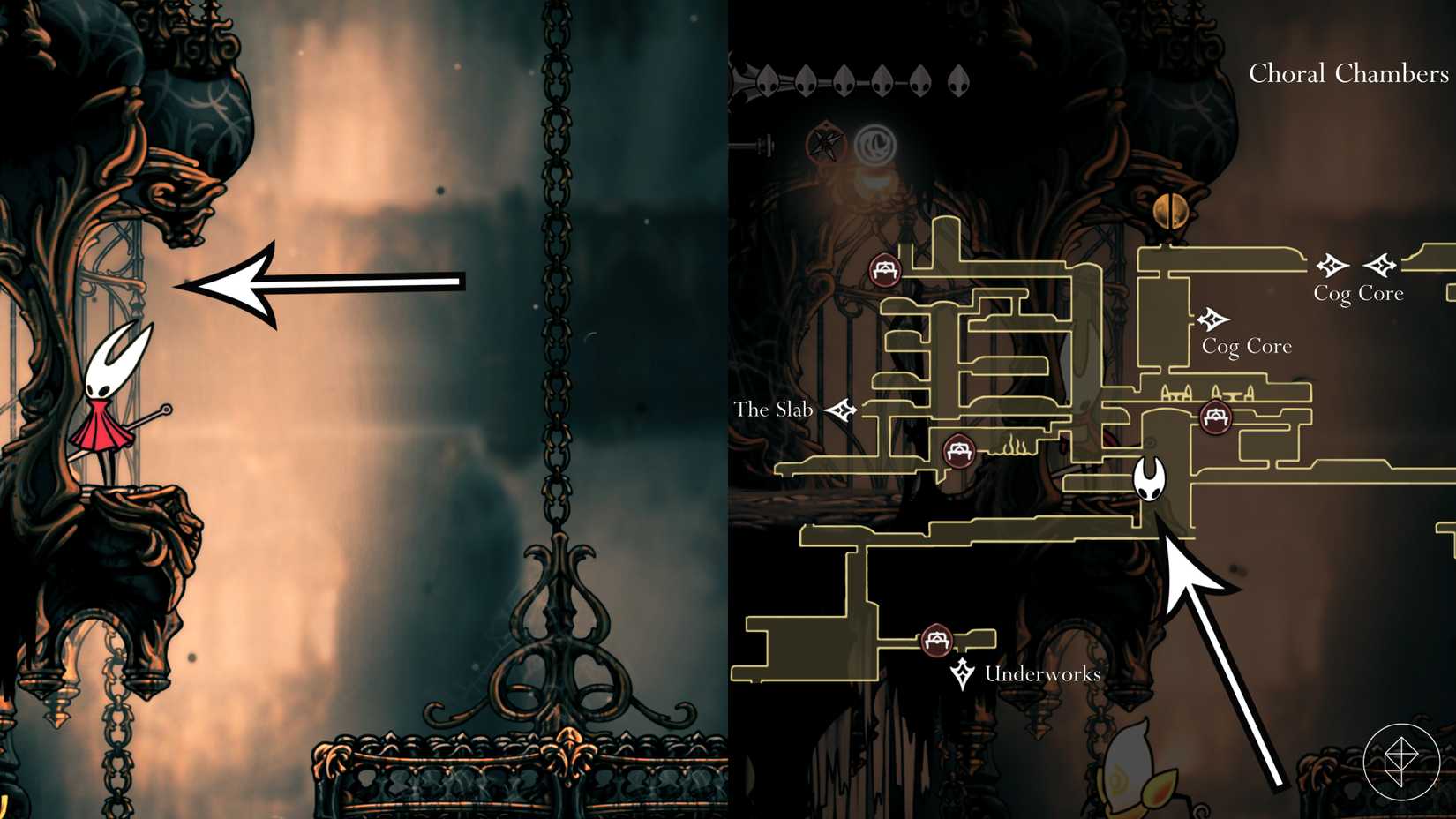Click the glowing silk spool icon
The width and height of the screenshot is (1456, 819).
pyautogui.click(x=874, y=141)
